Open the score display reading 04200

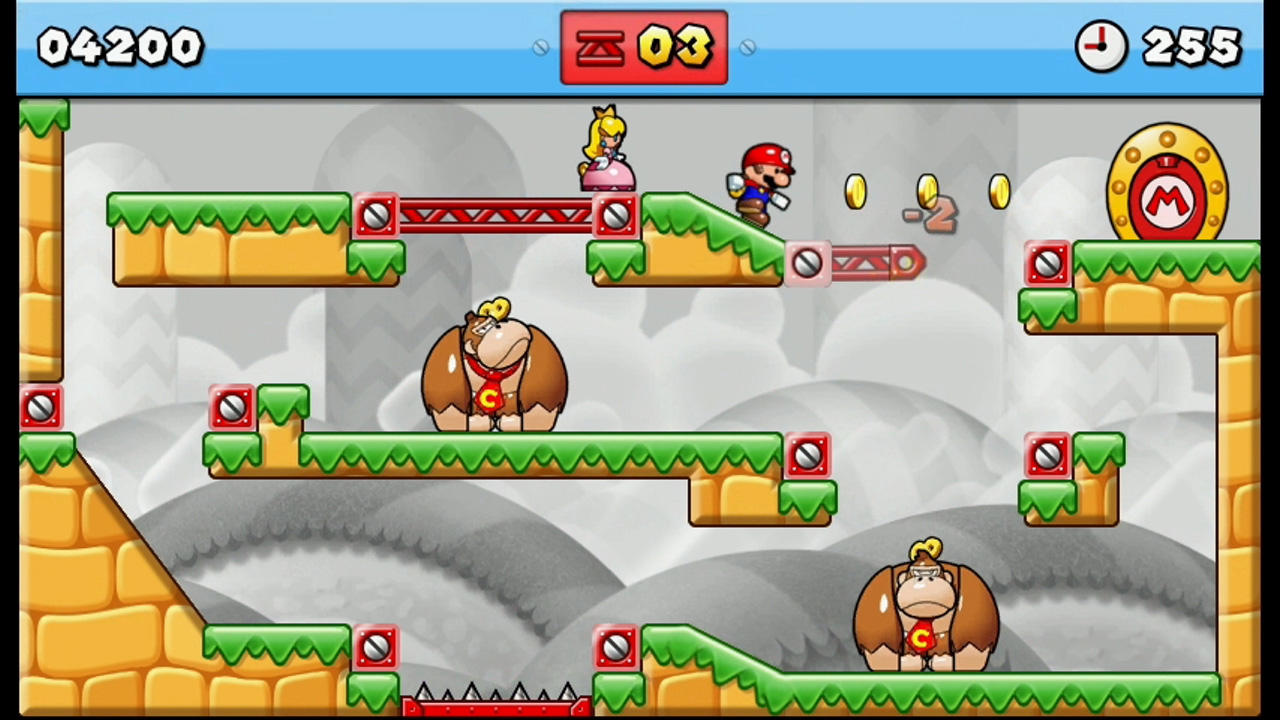pos(118,46)
